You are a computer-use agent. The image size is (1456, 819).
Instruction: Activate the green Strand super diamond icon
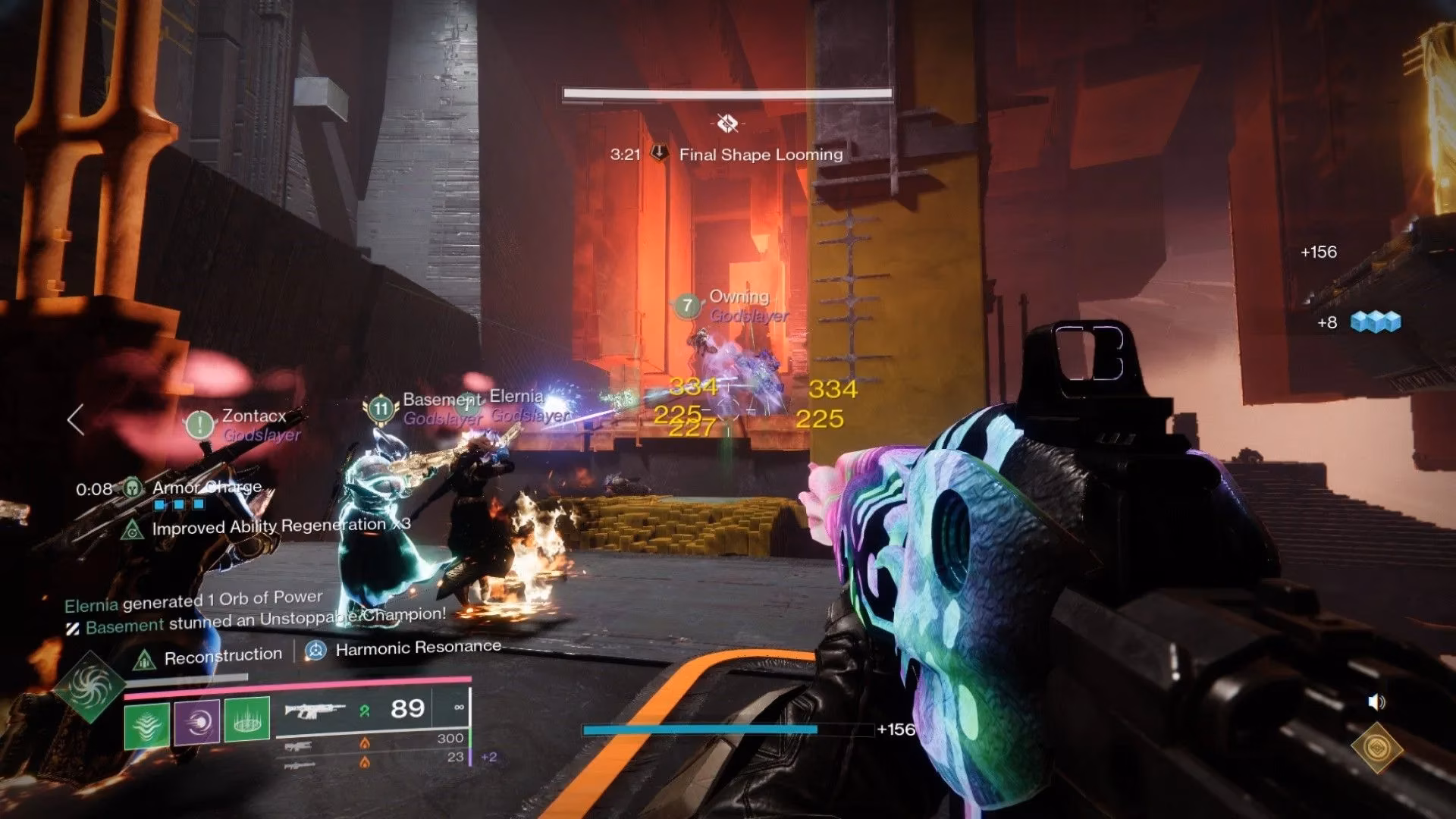point(89,687)
